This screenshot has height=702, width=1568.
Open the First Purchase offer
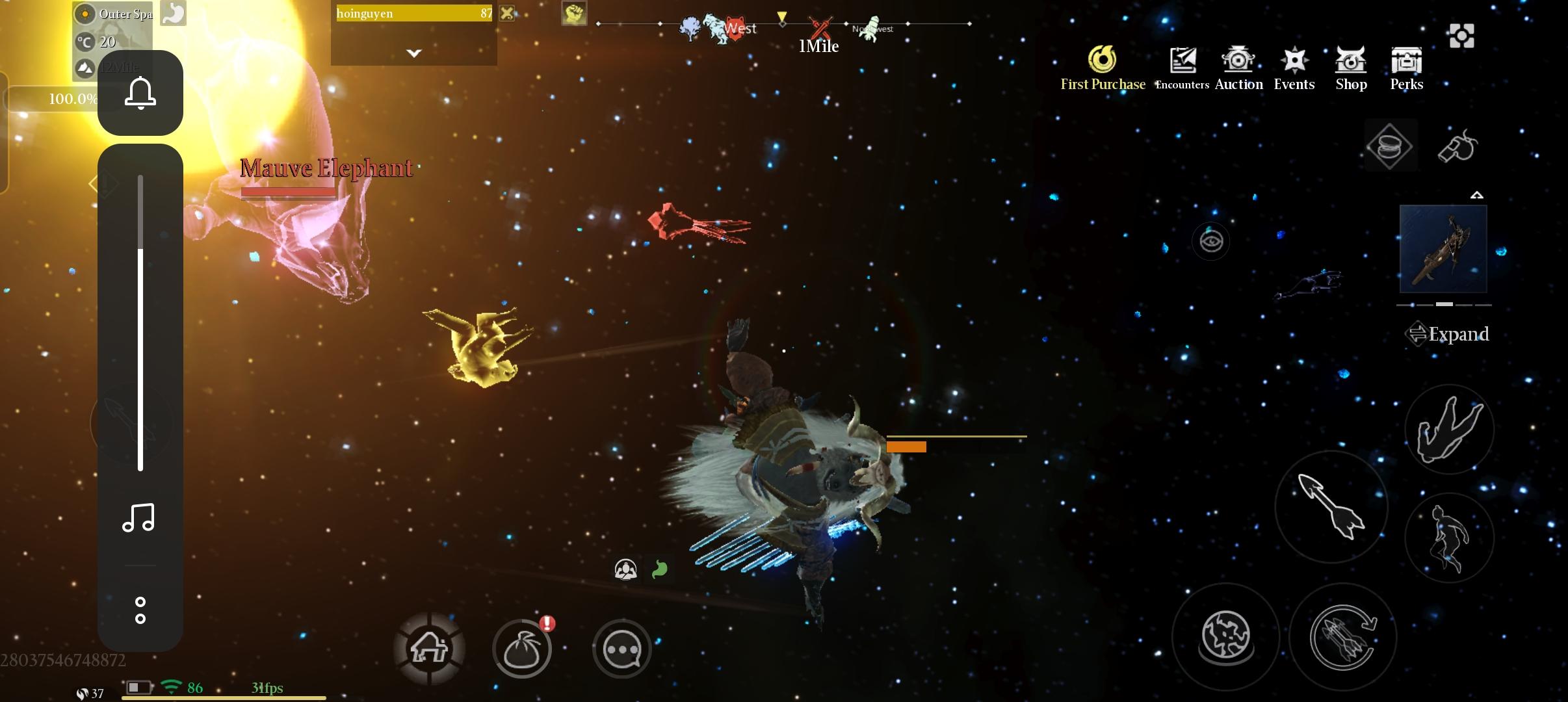point(1103,68)
